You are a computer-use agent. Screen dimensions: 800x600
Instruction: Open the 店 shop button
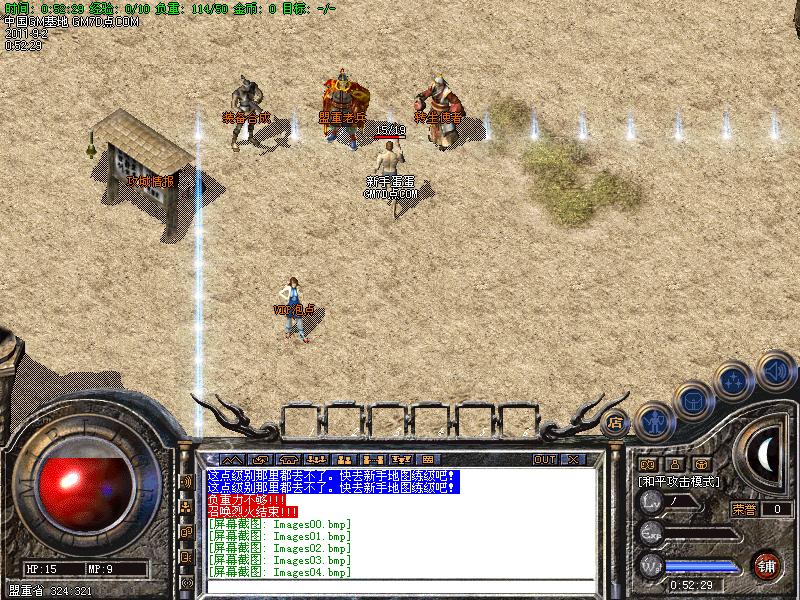(x=615, y=421)
